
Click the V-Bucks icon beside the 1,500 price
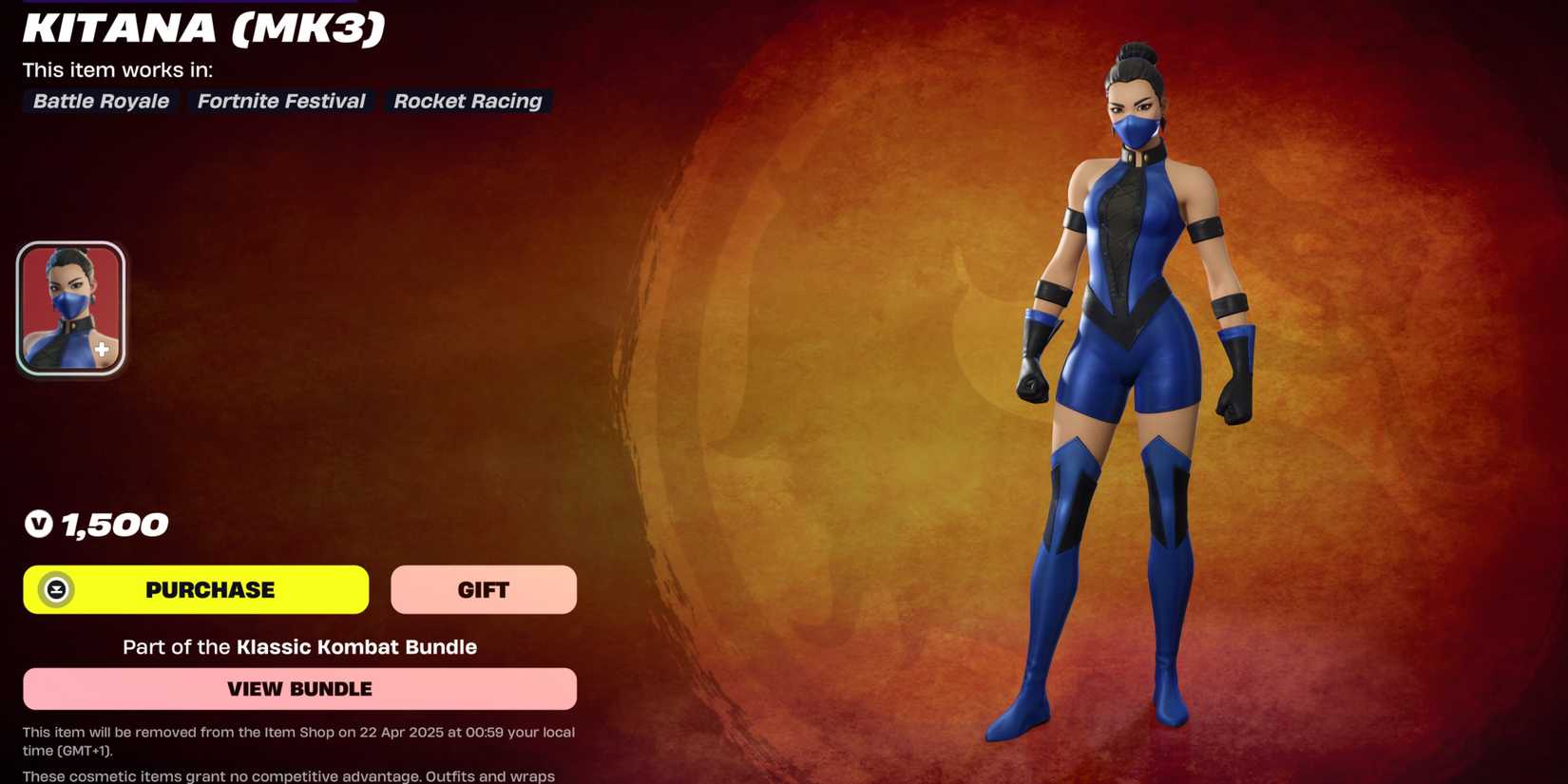click(36, 524)
